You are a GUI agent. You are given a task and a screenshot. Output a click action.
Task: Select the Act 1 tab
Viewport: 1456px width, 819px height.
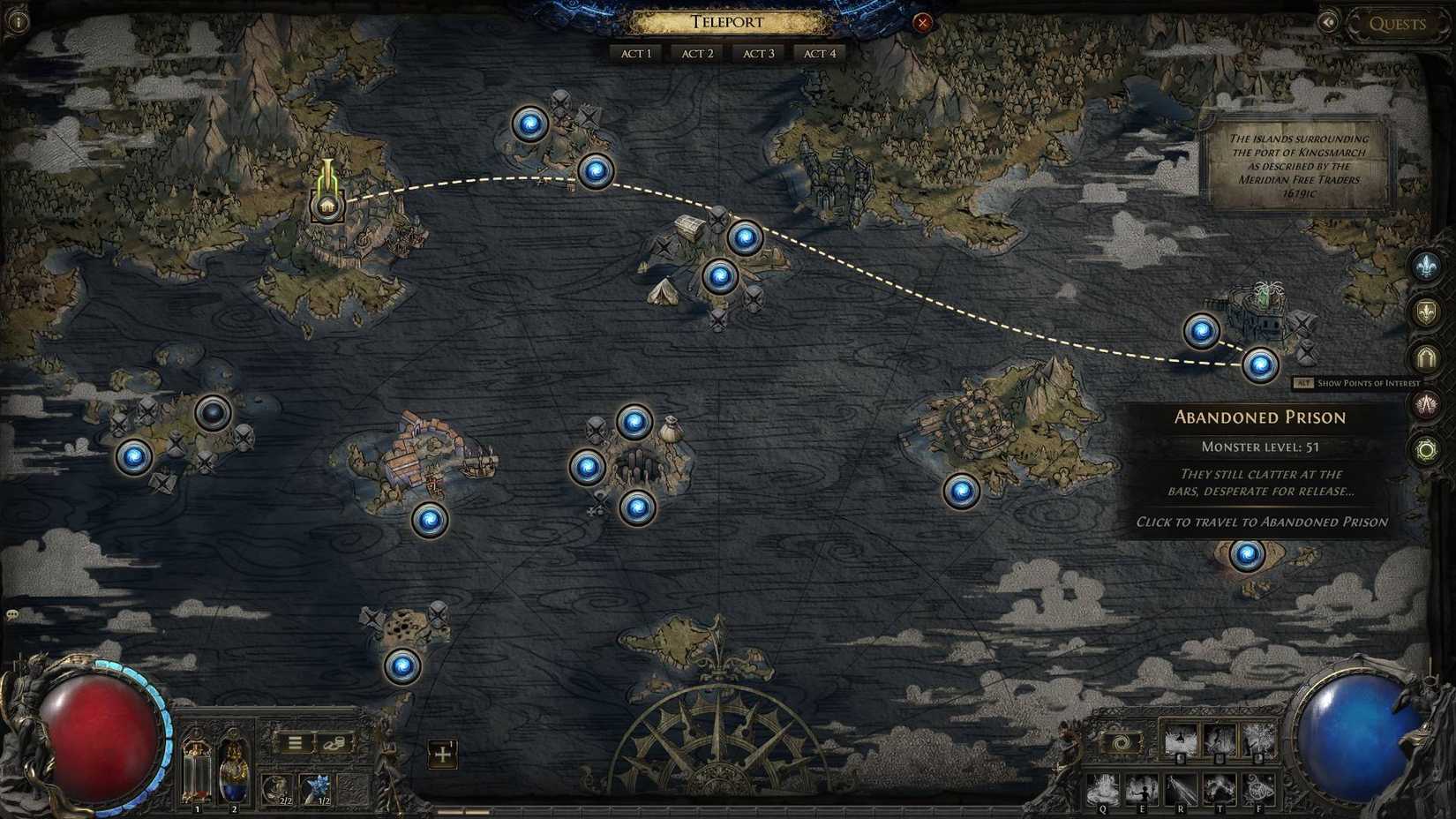pyautogui.click(x=634, y=53)
